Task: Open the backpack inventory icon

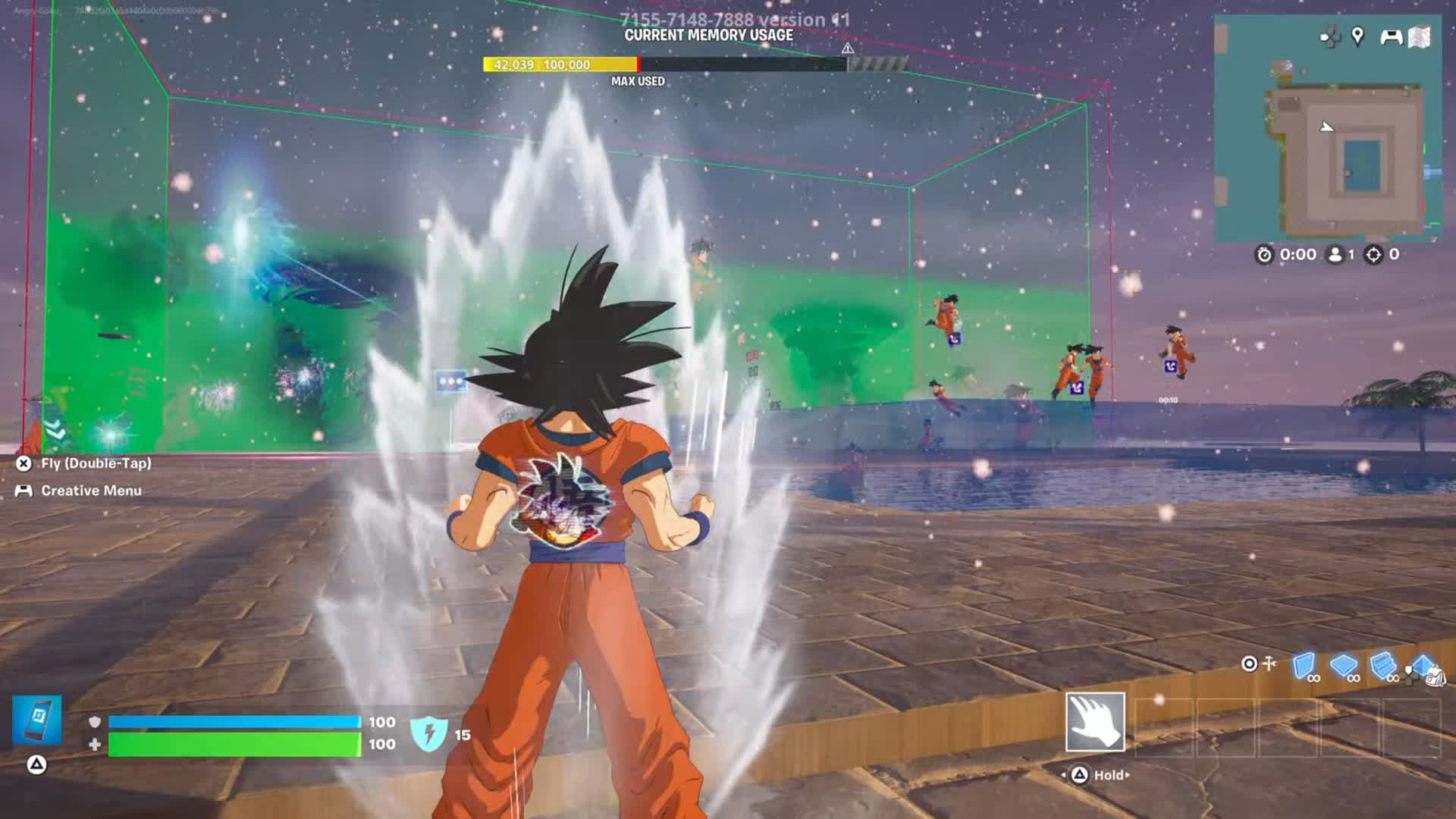Action: 1436,676
